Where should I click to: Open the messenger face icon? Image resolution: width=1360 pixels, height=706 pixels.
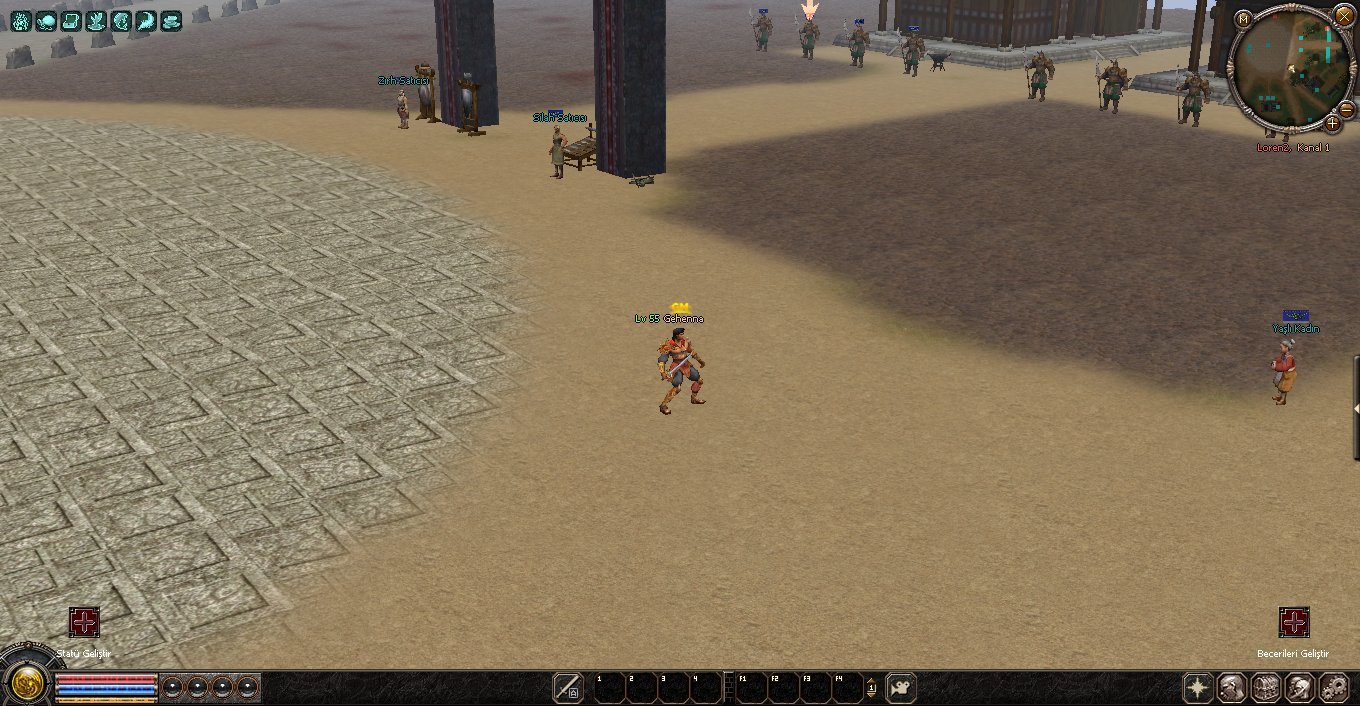pos(1300,687)
